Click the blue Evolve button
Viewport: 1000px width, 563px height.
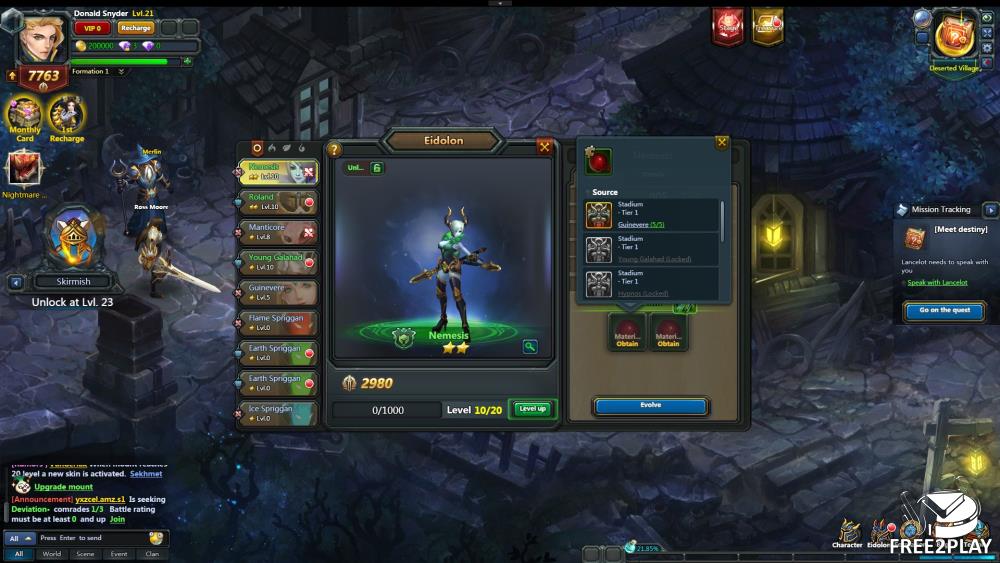[x=651, y=406]
